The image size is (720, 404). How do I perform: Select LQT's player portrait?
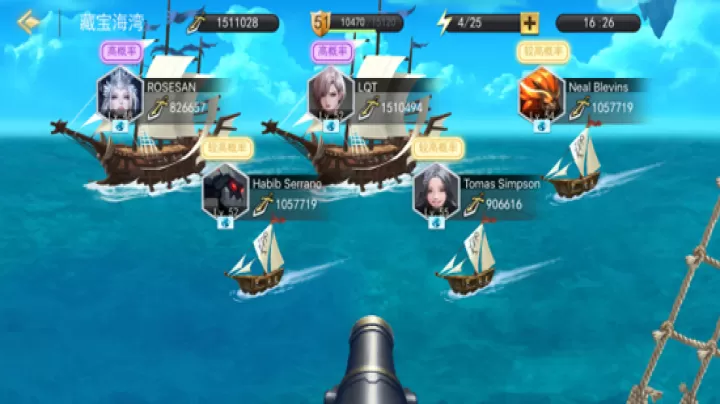(331, 94)
